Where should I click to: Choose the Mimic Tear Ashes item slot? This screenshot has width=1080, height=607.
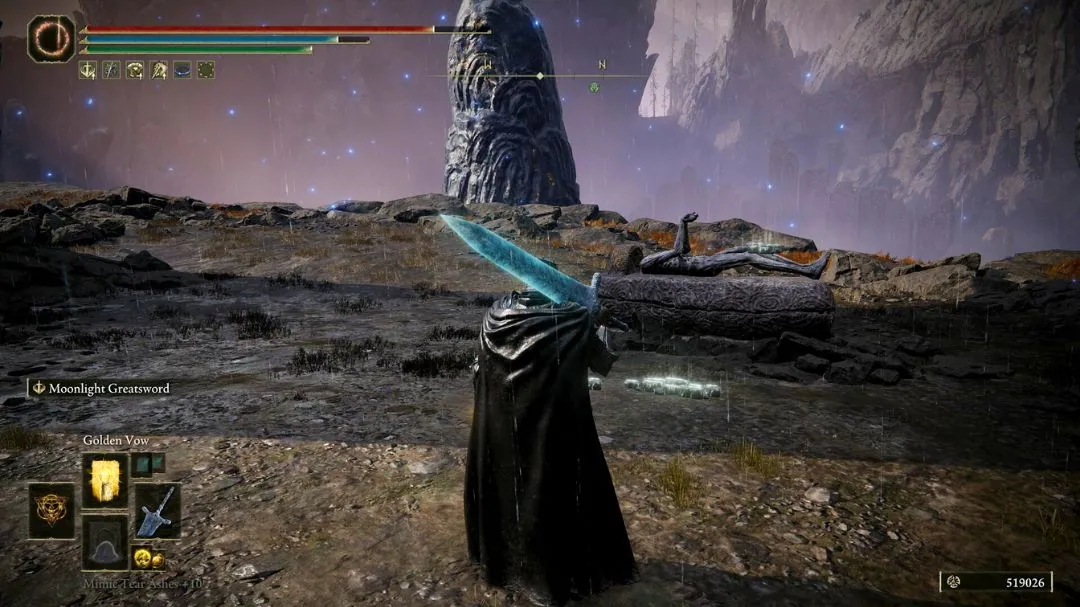[x=105, y=541]
